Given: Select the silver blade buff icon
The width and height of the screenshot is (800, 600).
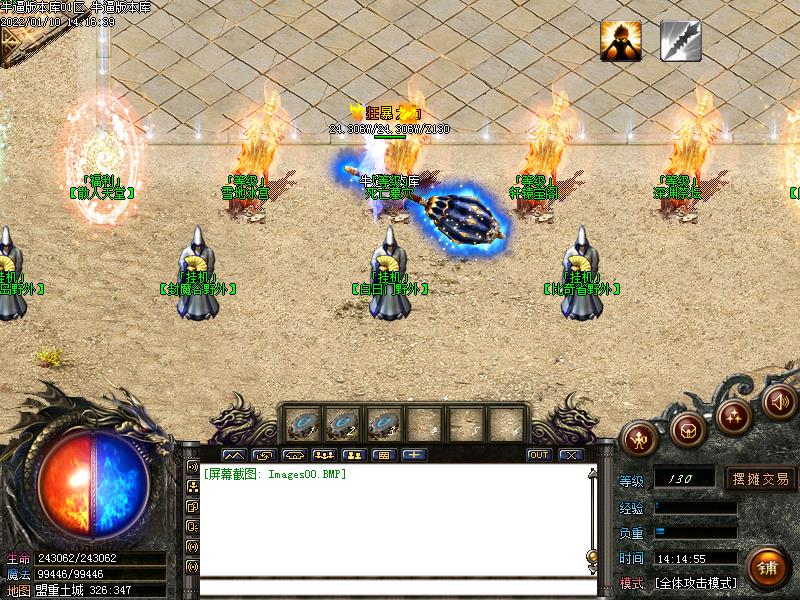Looking at the screenshot, I should pyautogui.click(x=680, y=41).
